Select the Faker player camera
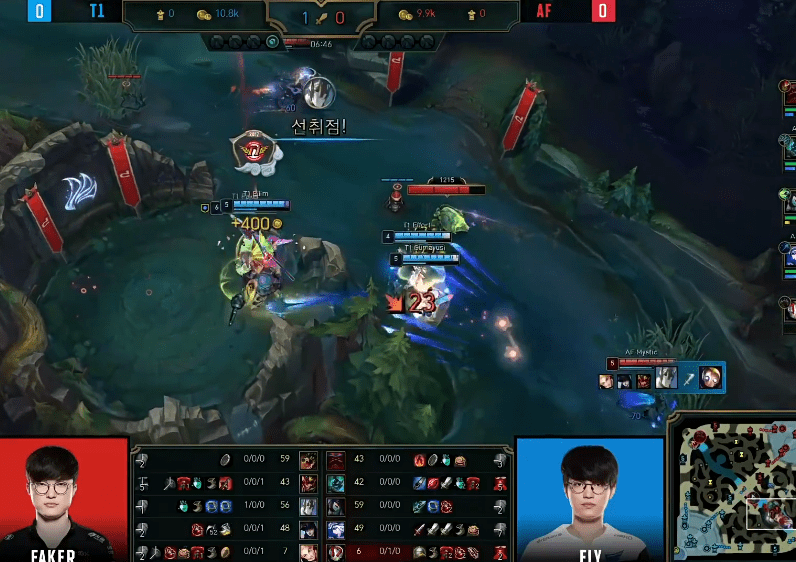 [65, 496]
